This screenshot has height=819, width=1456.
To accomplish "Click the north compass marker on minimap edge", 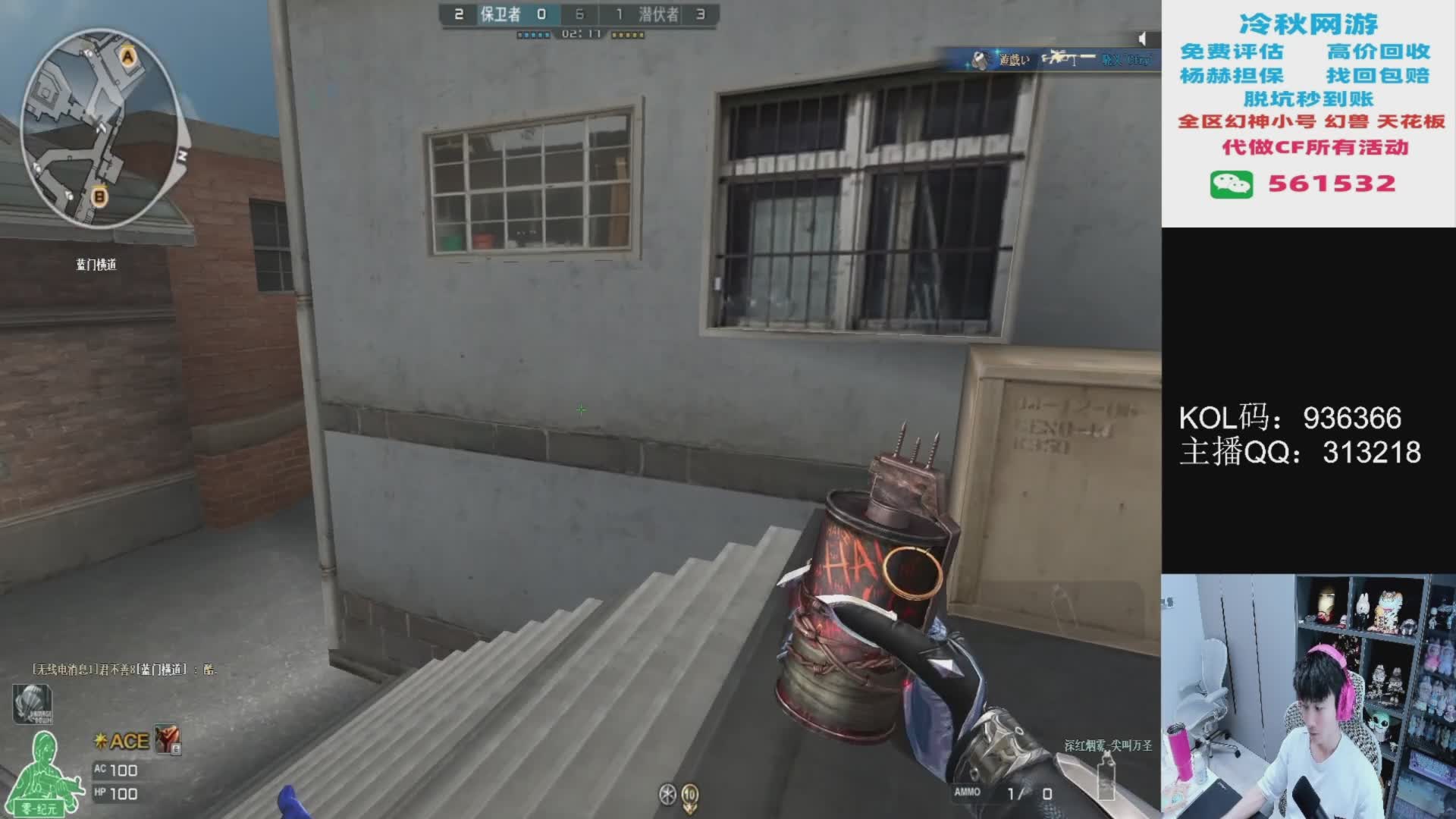I will [x=182, y=155].
